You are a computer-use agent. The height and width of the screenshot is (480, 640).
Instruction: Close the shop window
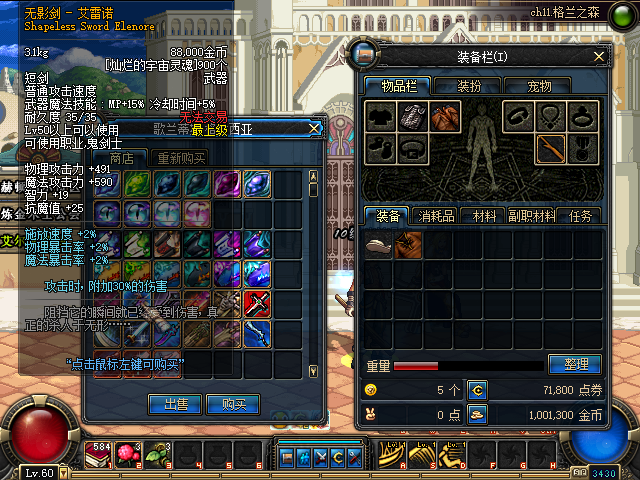[x=314, y=128]
